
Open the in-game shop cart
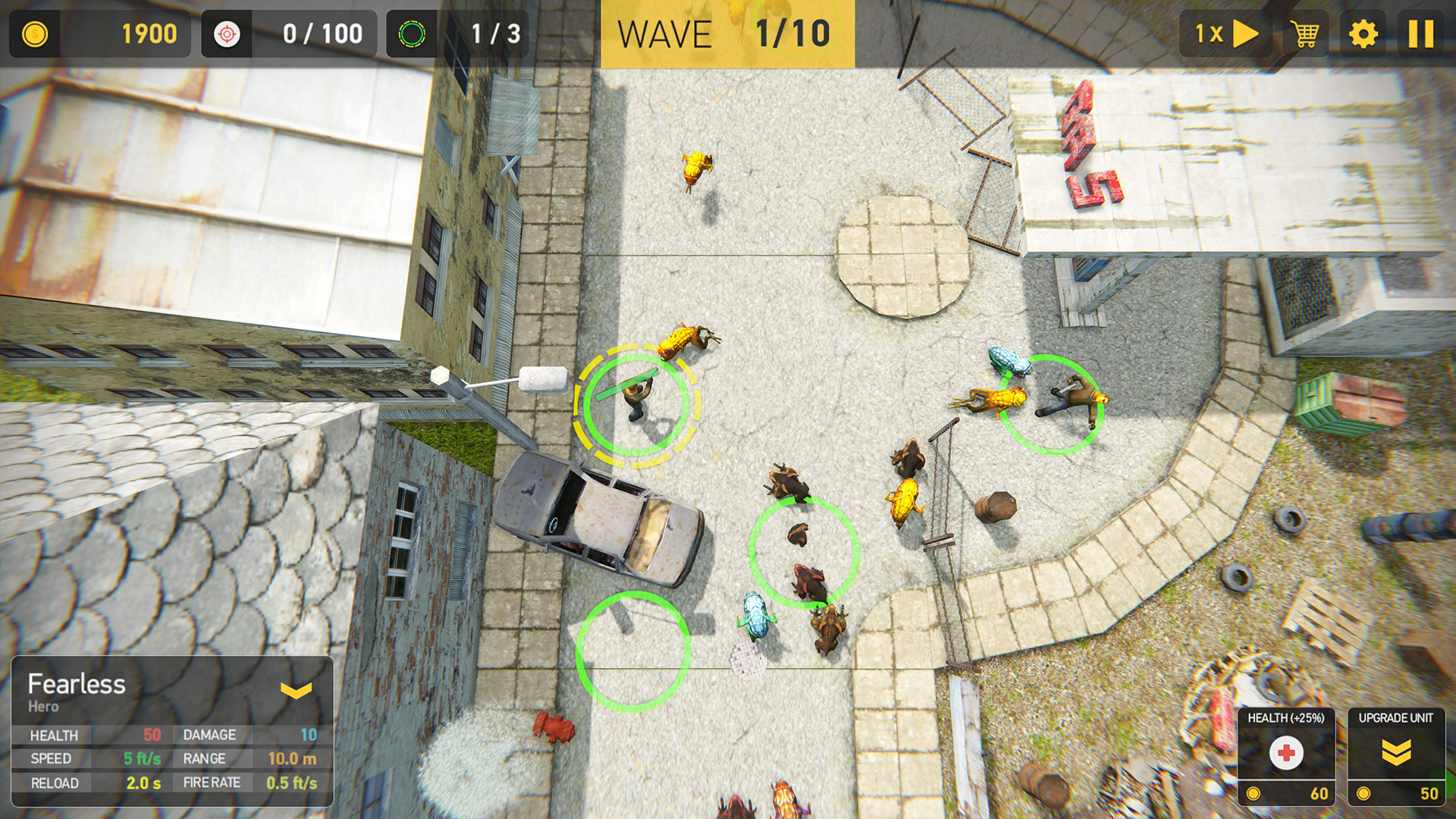click(x=1305, y=33)
